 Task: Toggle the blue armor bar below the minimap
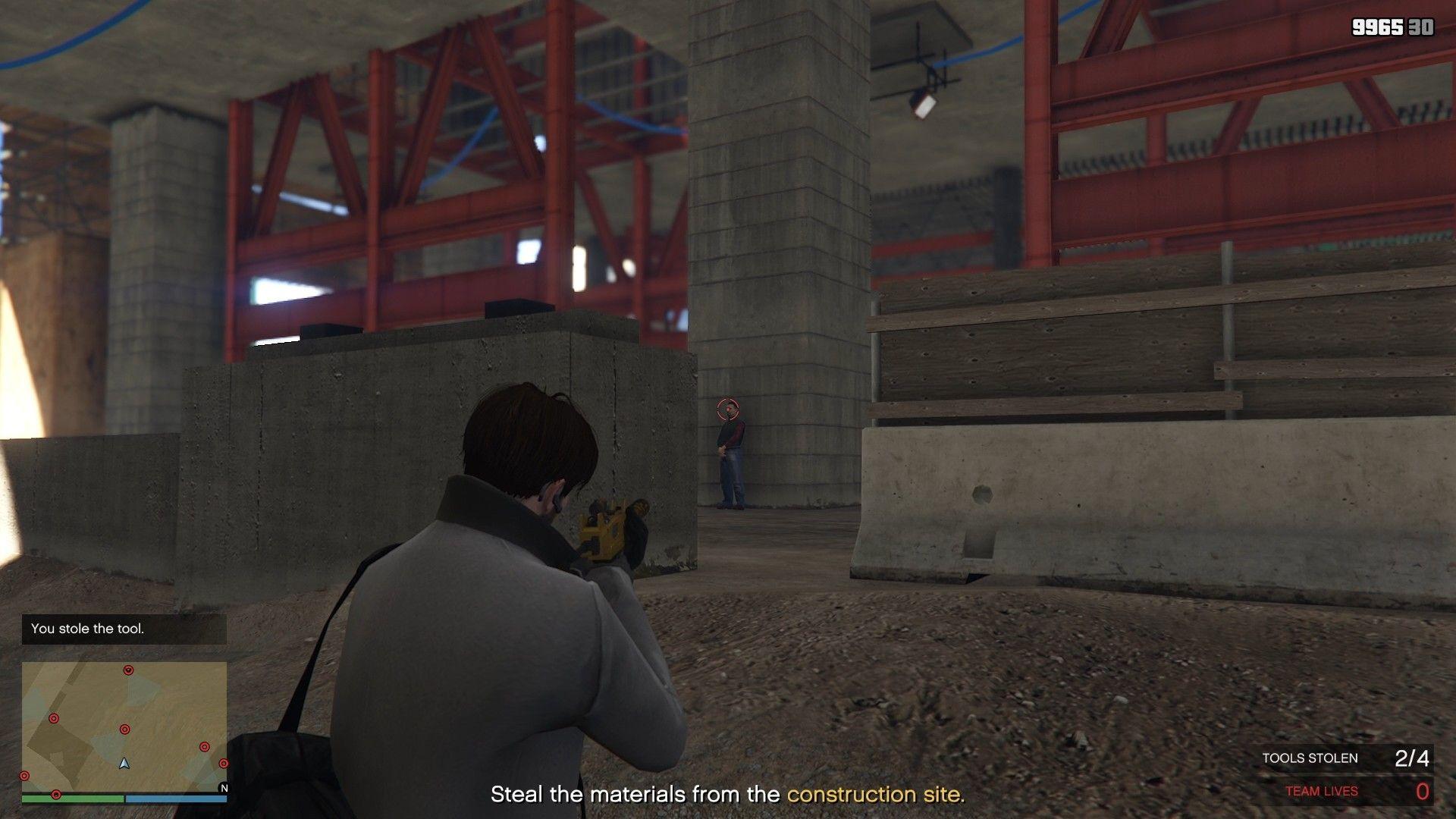[176, 799]
